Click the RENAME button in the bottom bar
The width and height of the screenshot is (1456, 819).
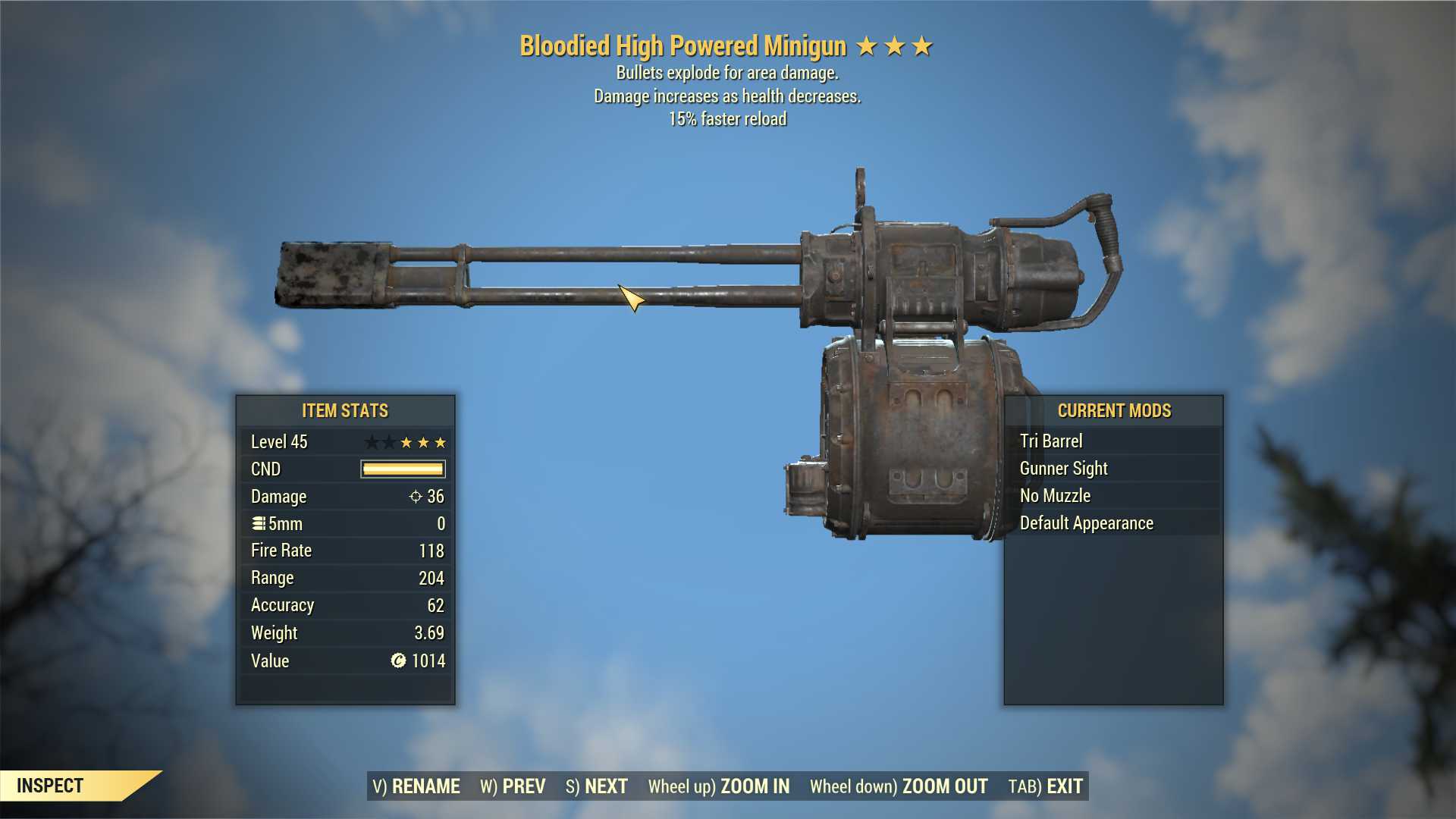(416, 786)
